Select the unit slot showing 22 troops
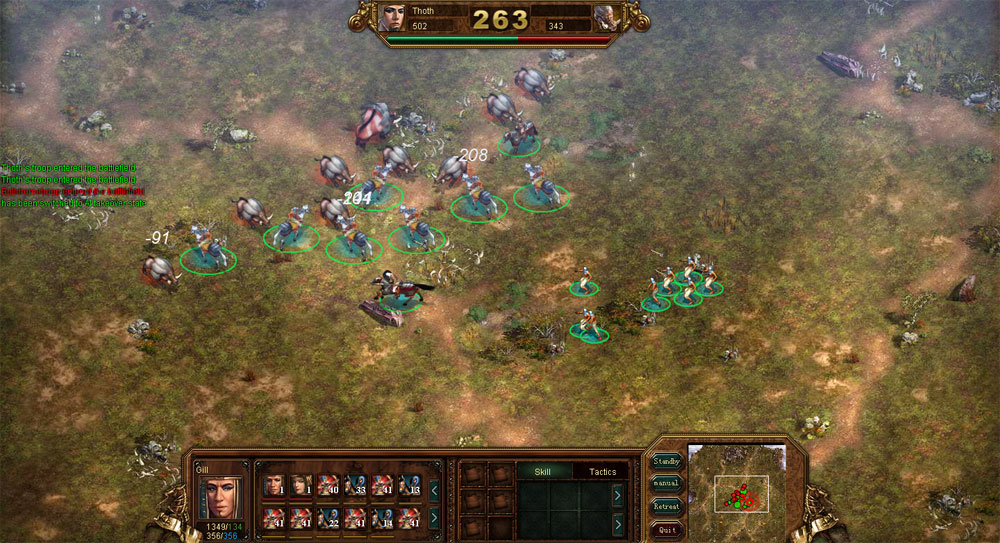Image resolution: width=1000 pixels, height=543 pixels. point(328,517)
